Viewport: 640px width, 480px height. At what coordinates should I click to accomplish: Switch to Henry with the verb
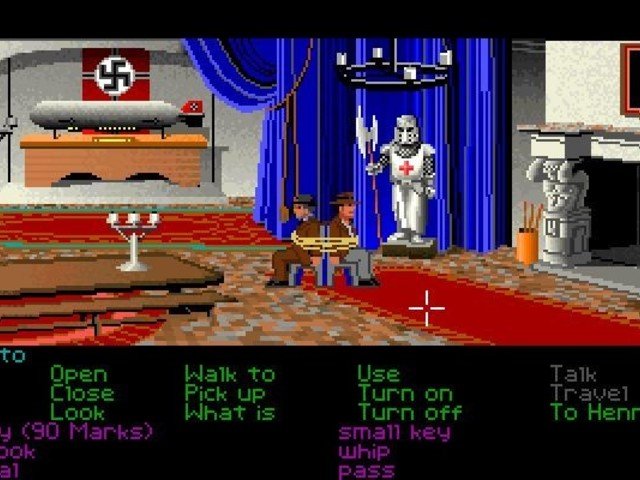point(594,412)
